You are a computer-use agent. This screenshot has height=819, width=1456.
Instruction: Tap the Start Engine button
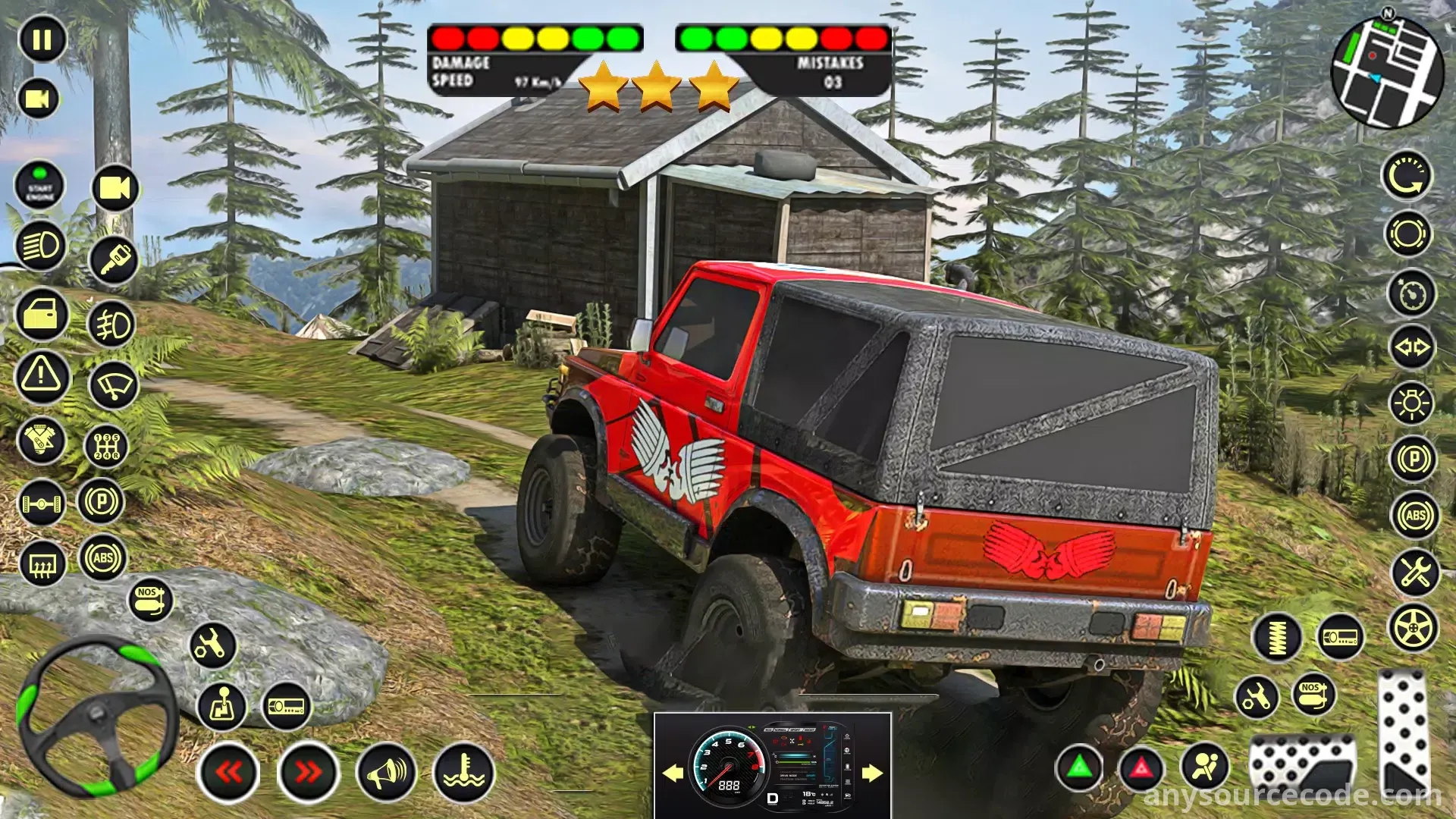pyautogui.click(x=40, y=185)
